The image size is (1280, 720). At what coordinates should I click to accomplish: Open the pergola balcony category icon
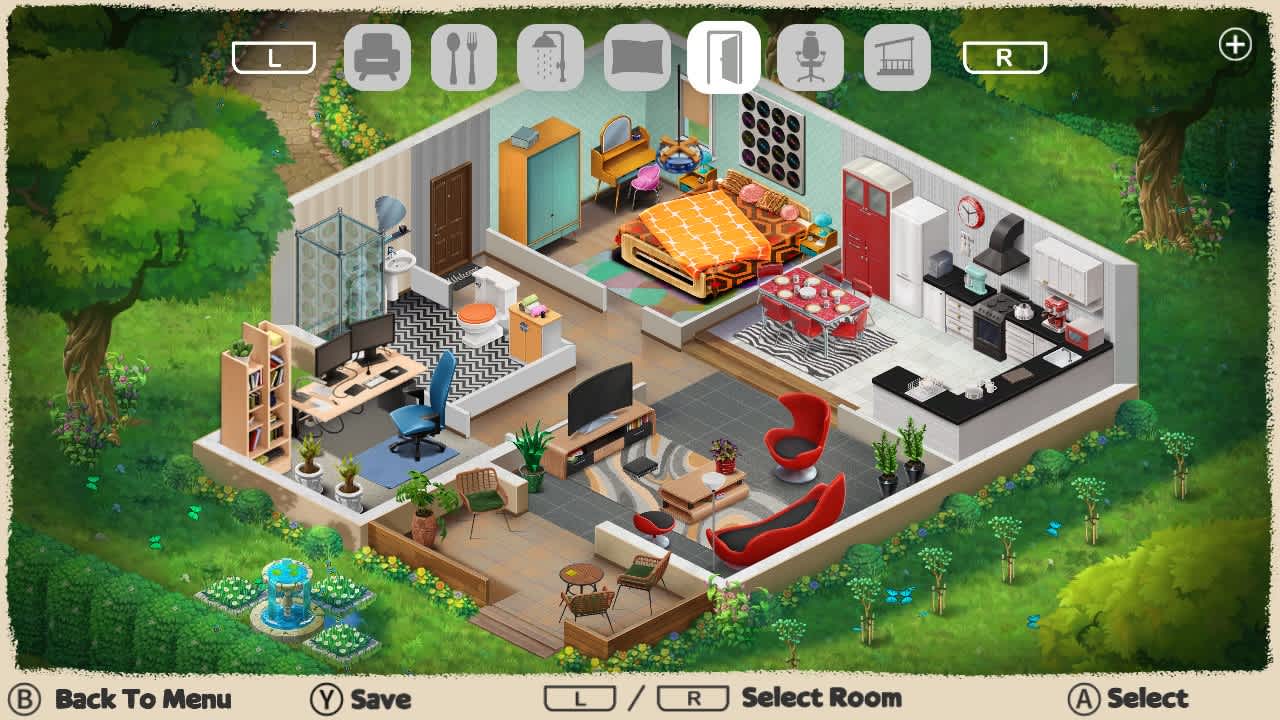click(895, 57)
